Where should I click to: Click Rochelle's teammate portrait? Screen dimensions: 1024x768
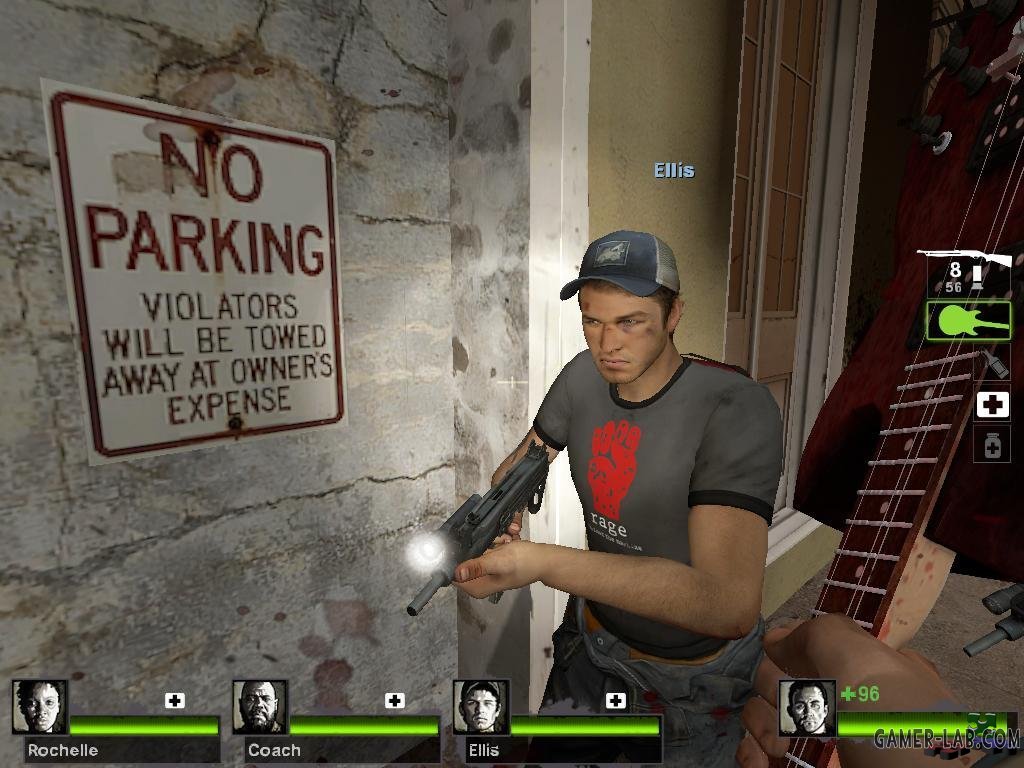tap(40, 707)
